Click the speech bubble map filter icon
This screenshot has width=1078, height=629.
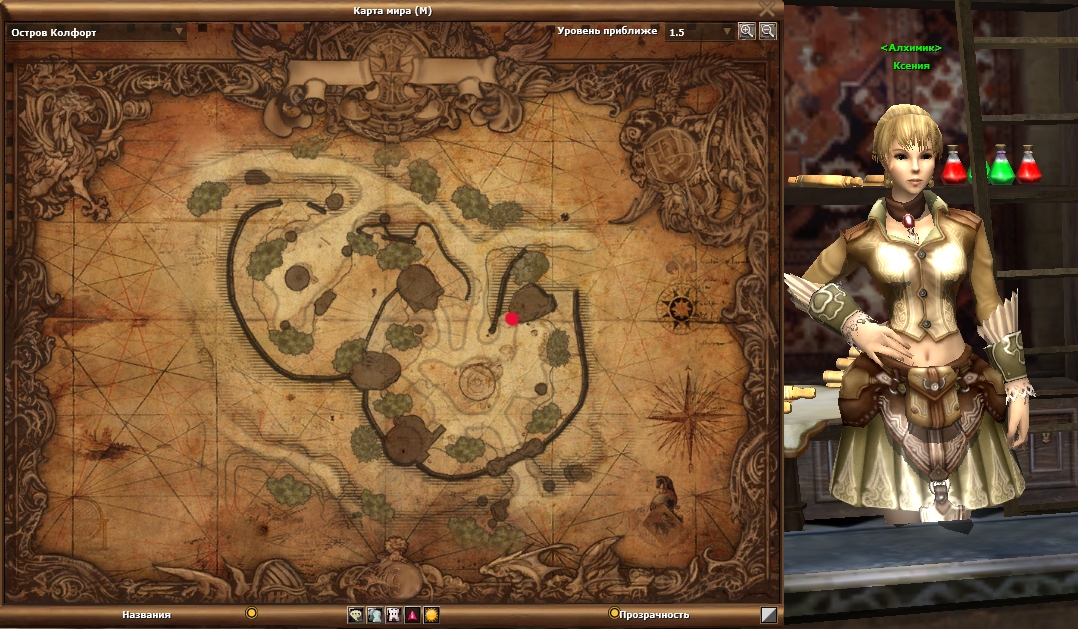355,615
